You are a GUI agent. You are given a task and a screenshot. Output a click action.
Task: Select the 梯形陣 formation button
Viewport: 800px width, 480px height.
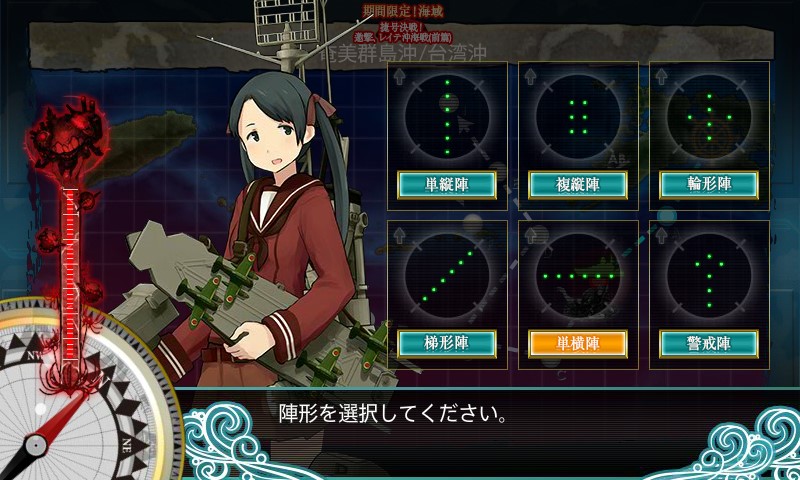[x=447, y=344]
